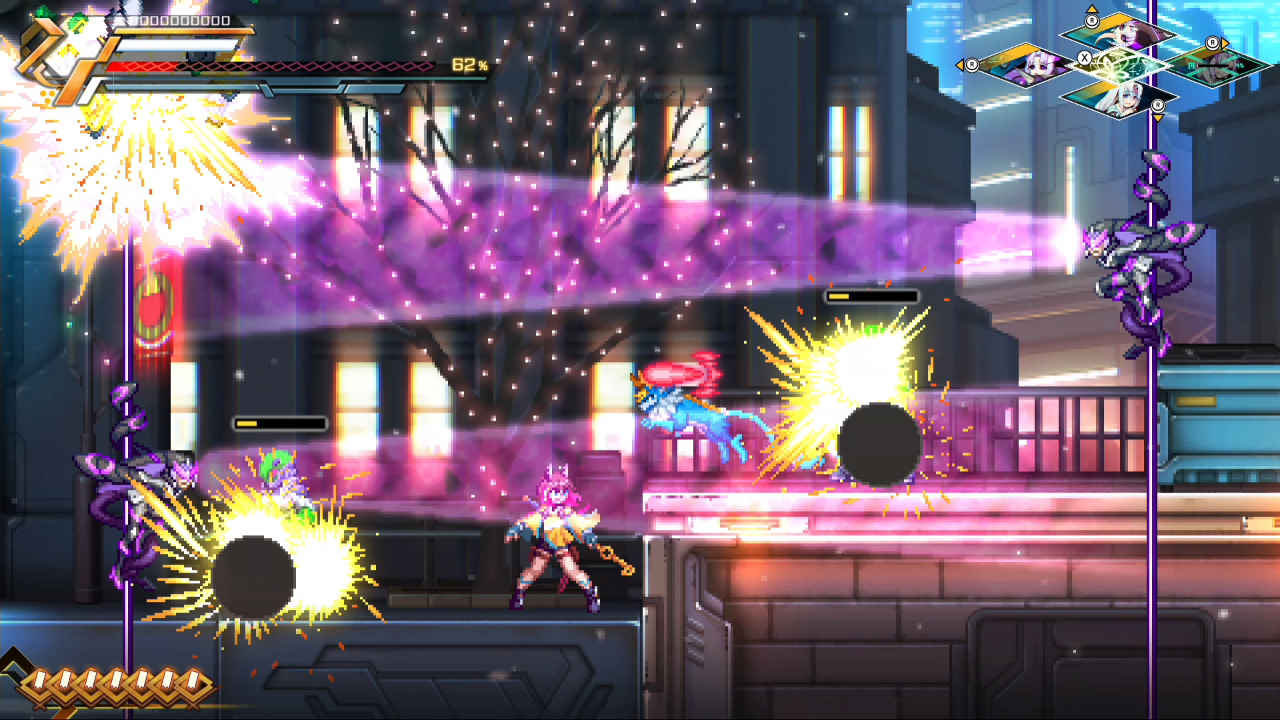Click the R button prompt above top portrait

coord(1092,21)
